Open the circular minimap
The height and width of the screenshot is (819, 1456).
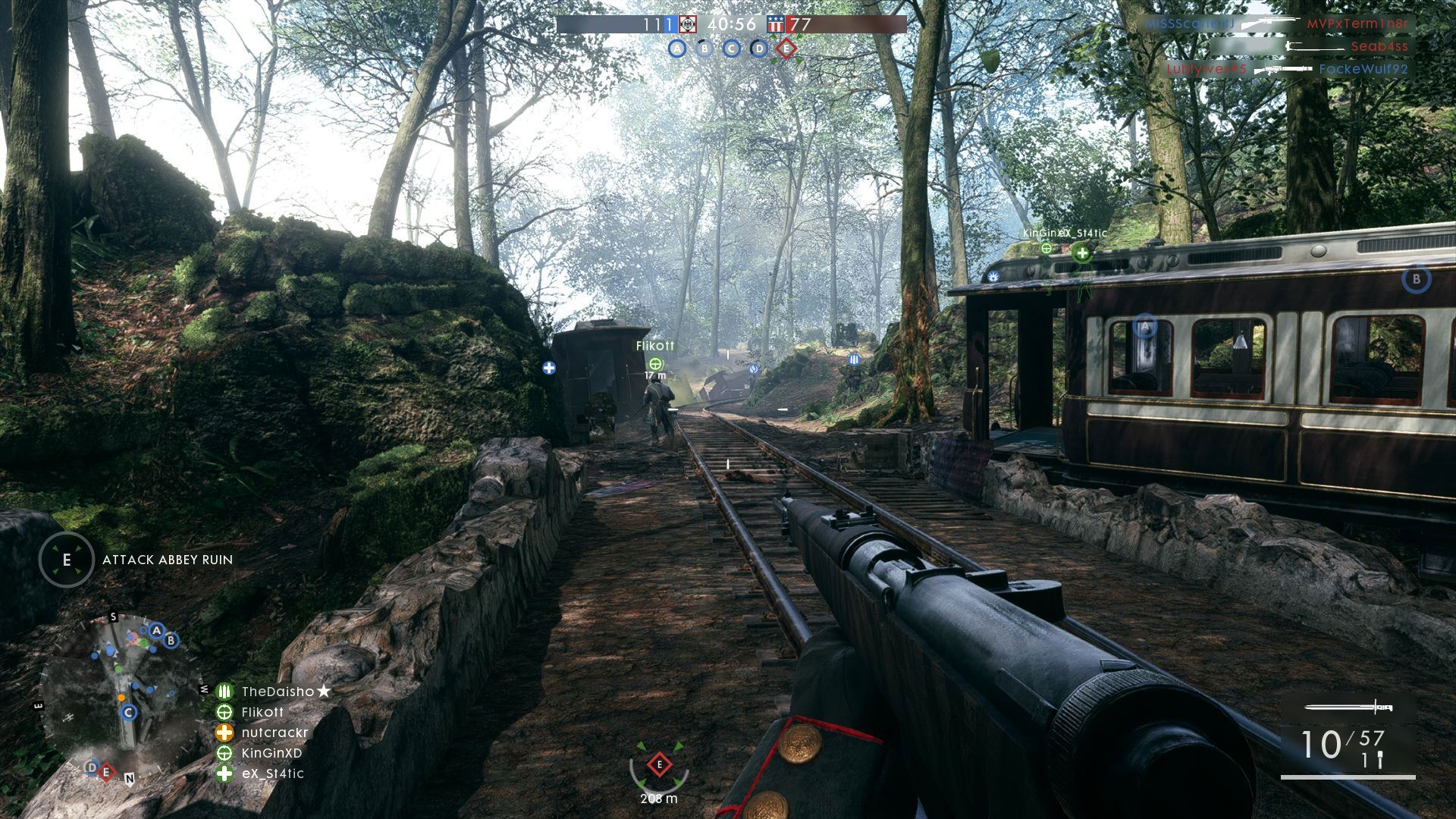(121, 698)
